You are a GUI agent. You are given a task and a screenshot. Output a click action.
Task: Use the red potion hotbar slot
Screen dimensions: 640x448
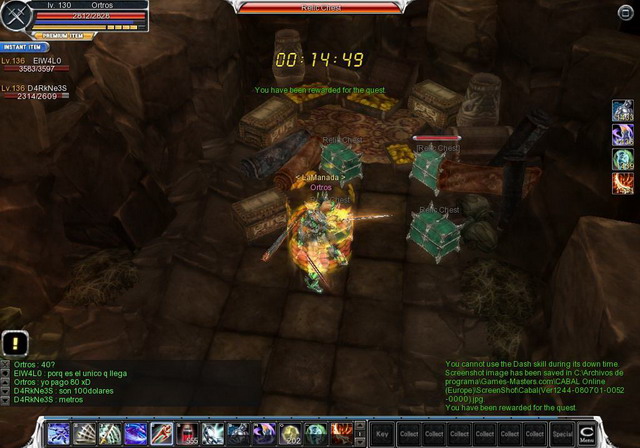coord(187,433)
